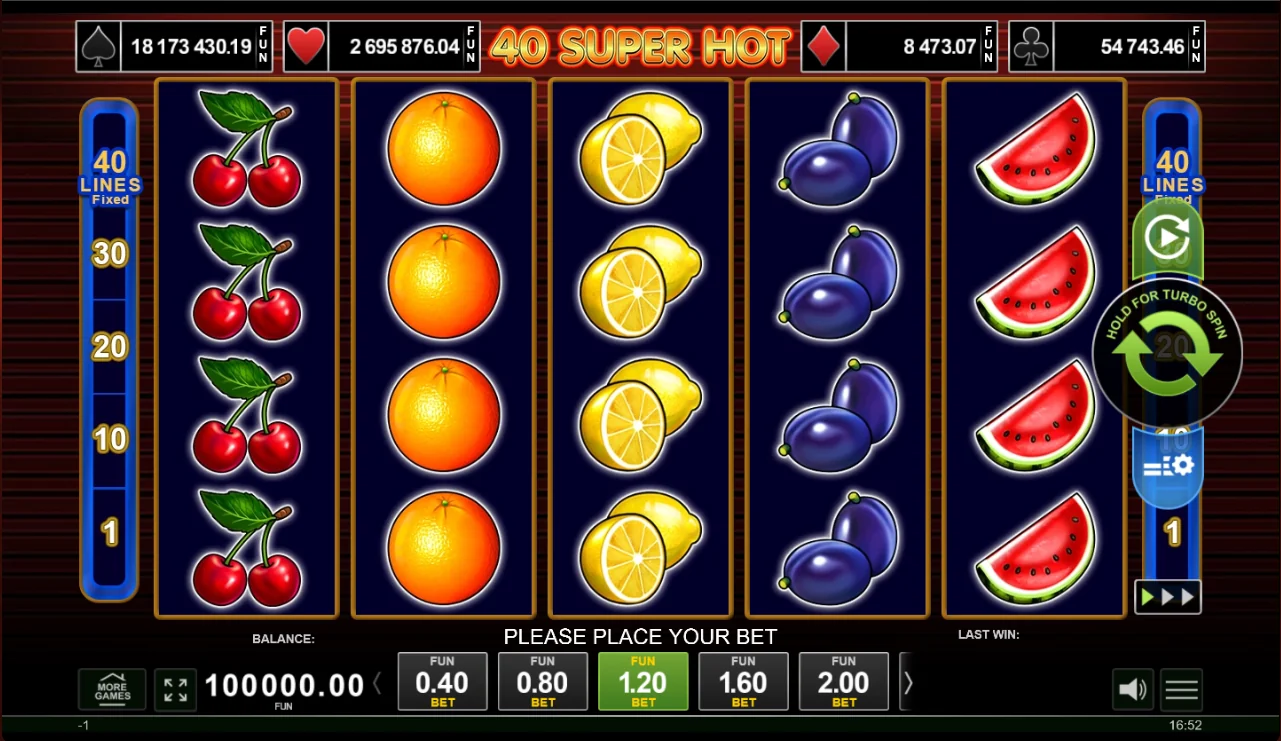Show lower bets with the left arrow
The height and width of the screenshot is (741, 1281).
[x=377, y=684]
